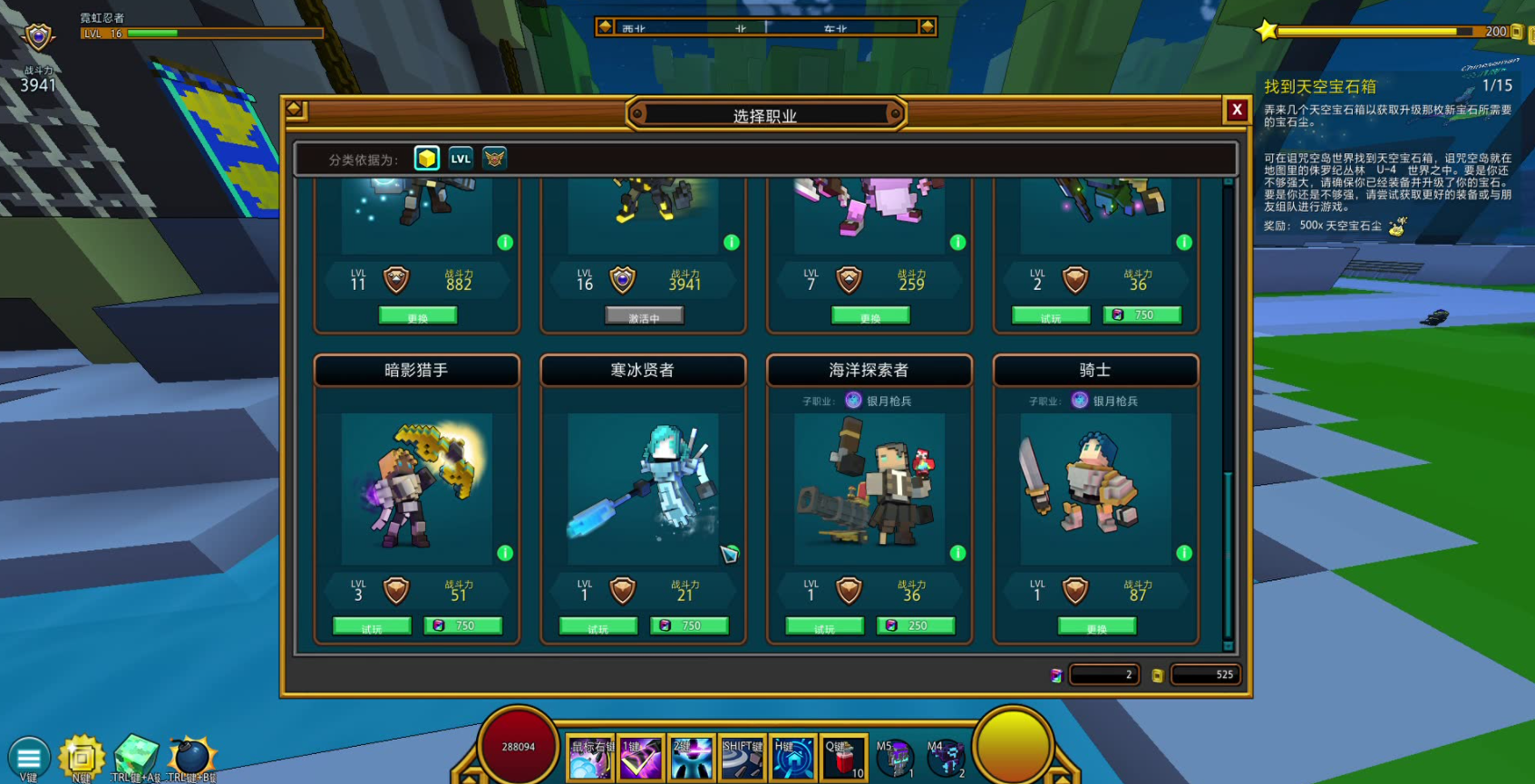Start a 试玩 trial of 海洋探索者
This screenshot has height=784, width=1535.
pos(824,626)
